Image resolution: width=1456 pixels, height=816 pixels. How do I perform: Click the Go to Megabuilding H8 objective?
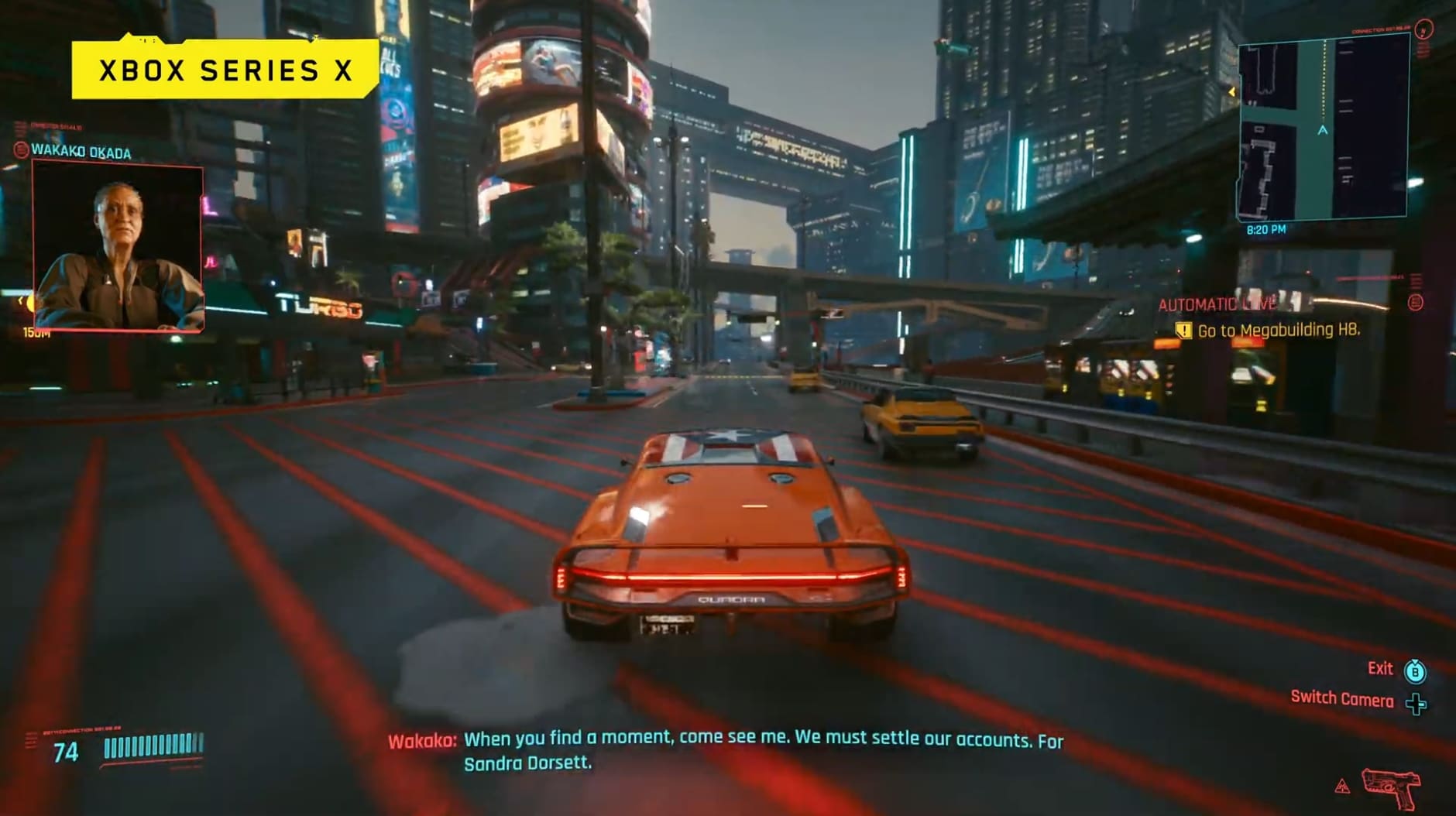[1278, 331]
